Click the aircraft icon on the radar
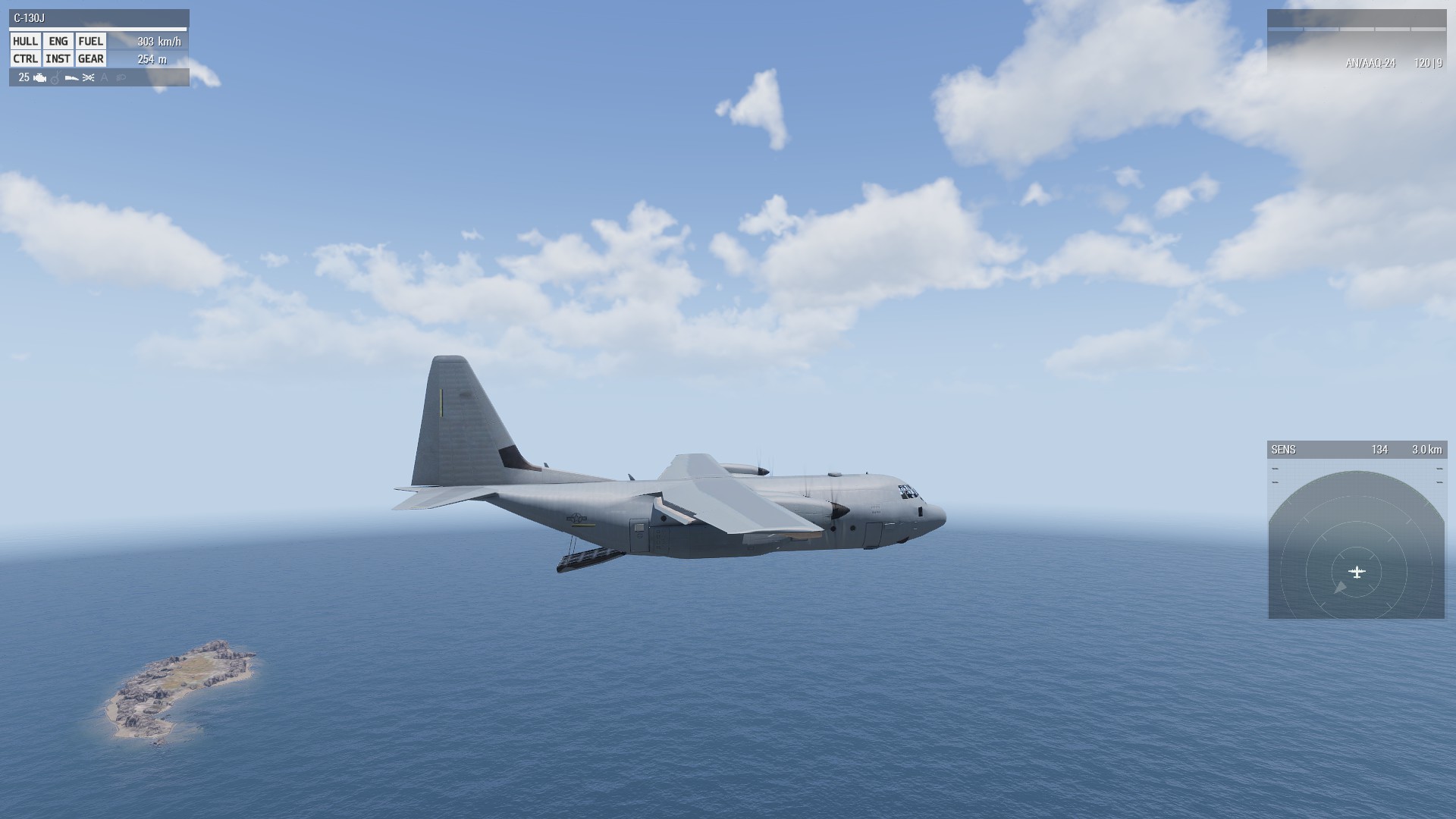 [x=1357, y=572]
